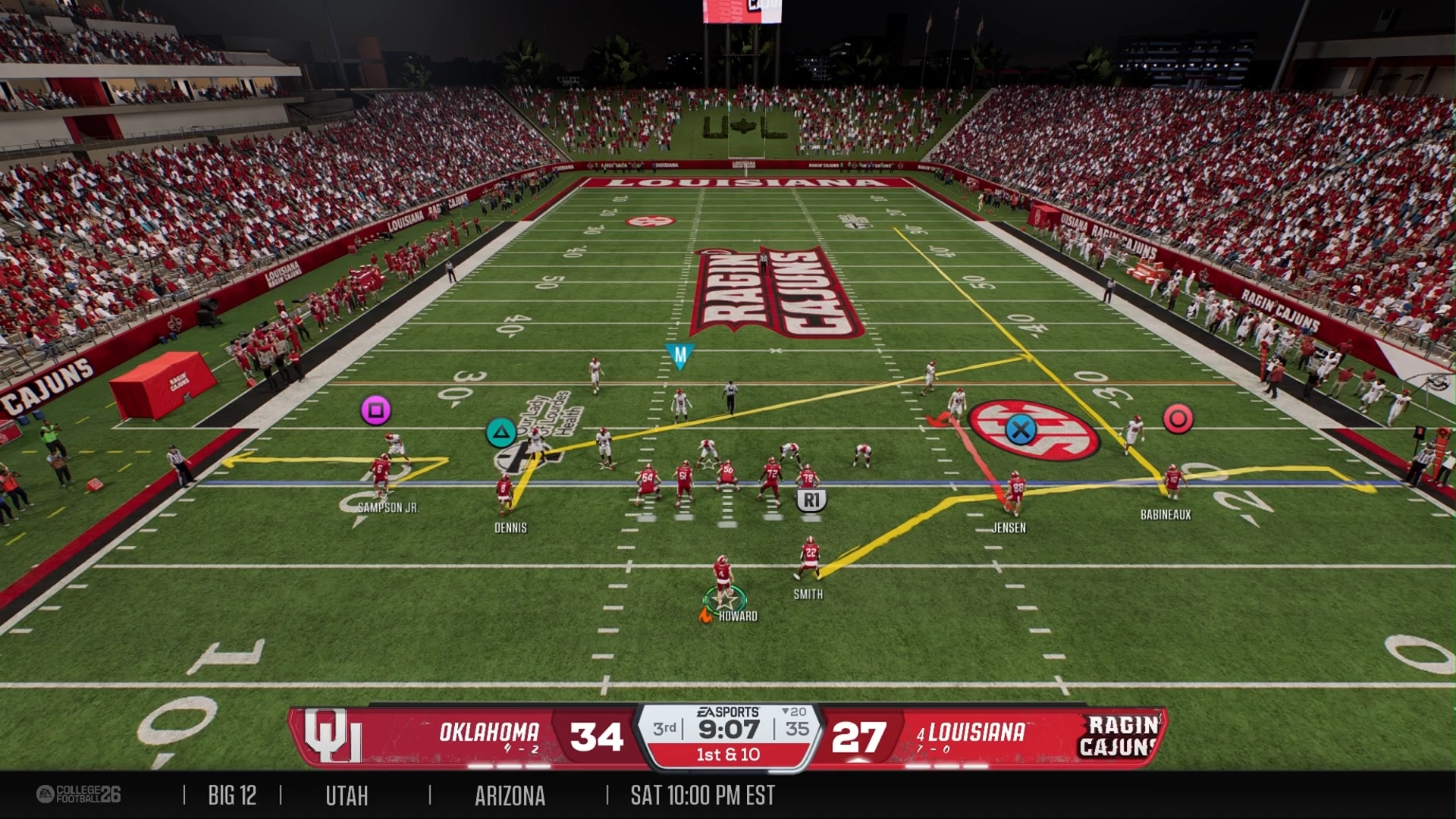The width and height of the screenshot is (1456, 819).
Task: Click the blue M linebacker marker
Action: coord(679,354)
